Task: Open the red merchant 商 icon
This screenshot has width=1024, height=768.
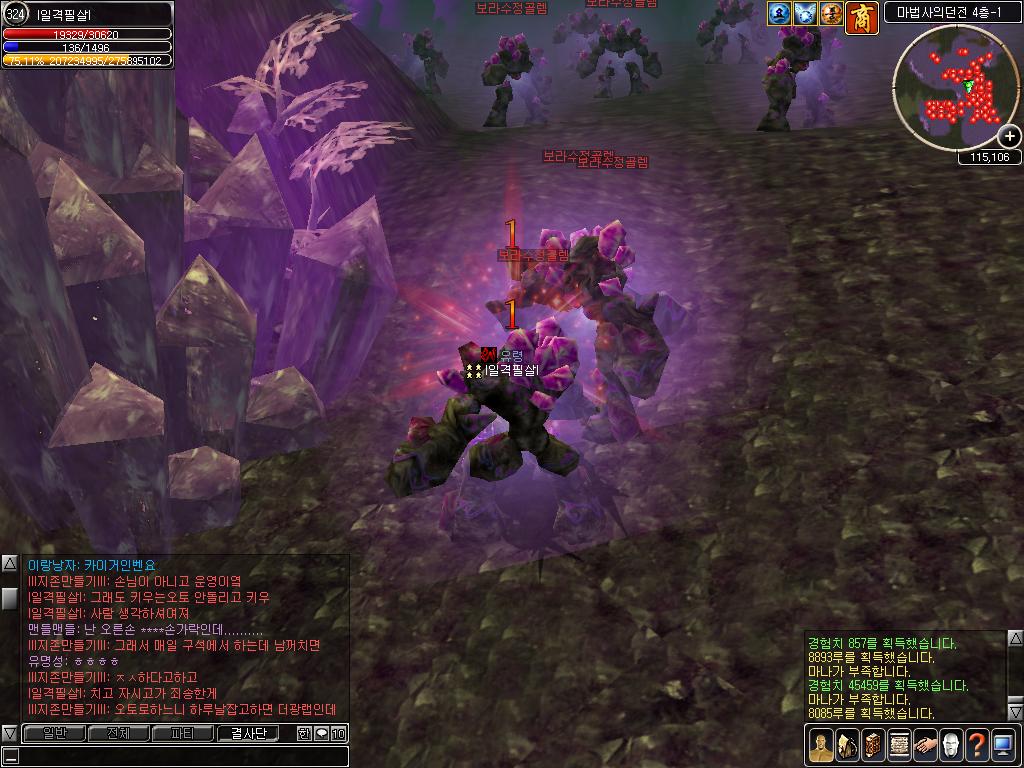Action: [862, 17]
